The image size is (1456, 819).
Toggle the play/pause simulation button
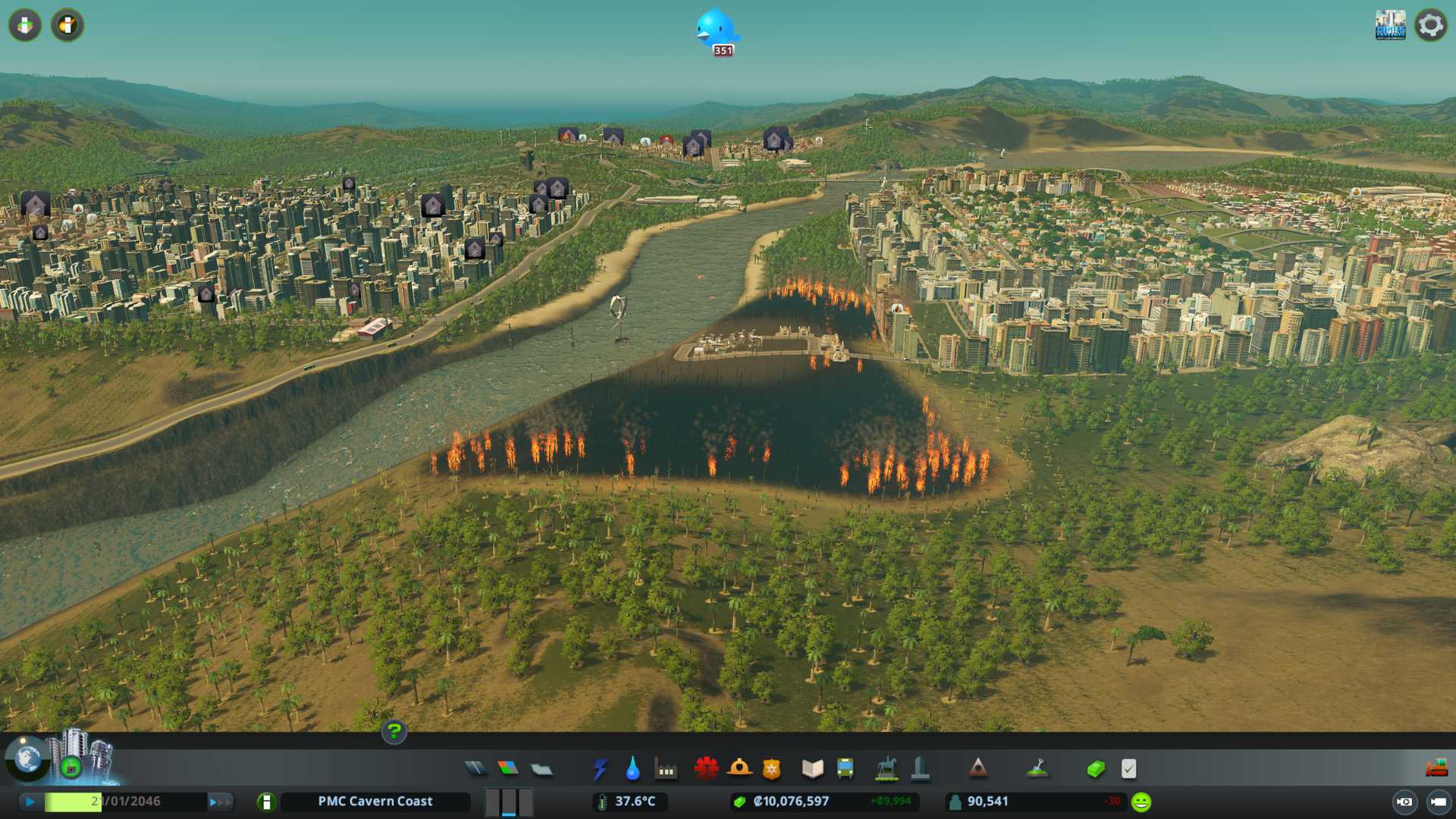pyautogui.click(x=30, y=802)
